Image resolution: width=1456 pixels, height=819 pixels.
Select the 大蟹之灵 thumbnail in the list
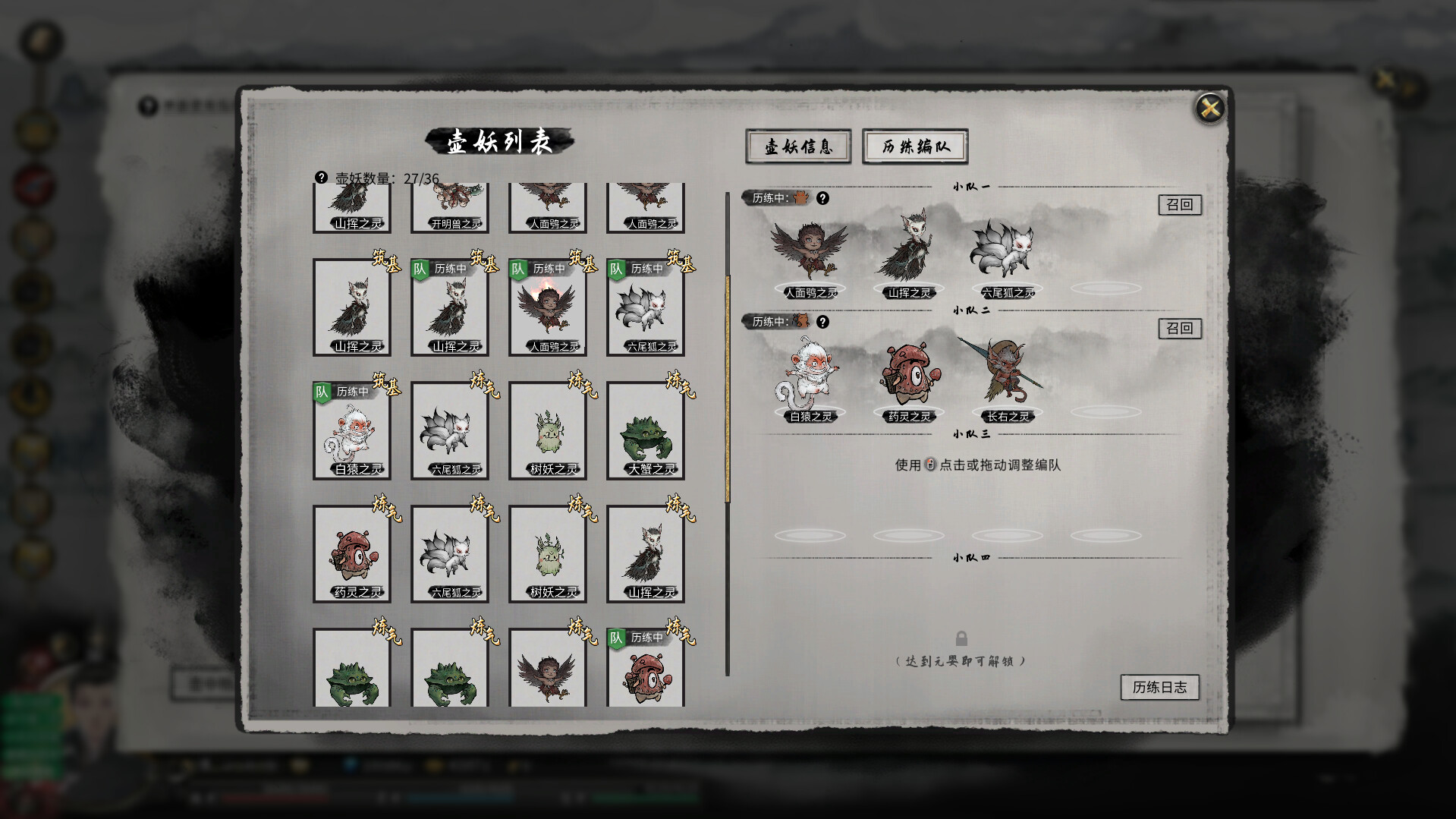[646, 430]
